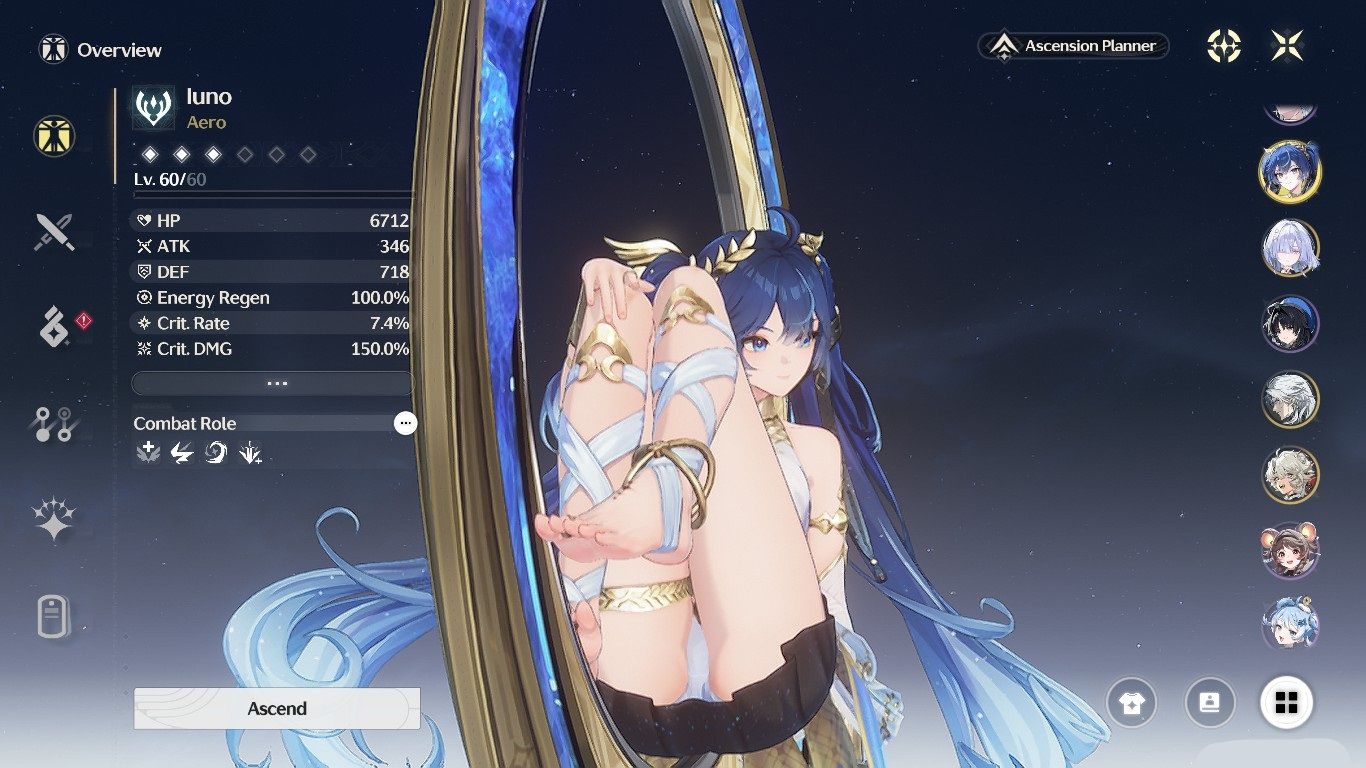The image size is (1366, 768).
Task: Open the Ascension Planner
Action: pyautogui.click(x=1074, y=46)
